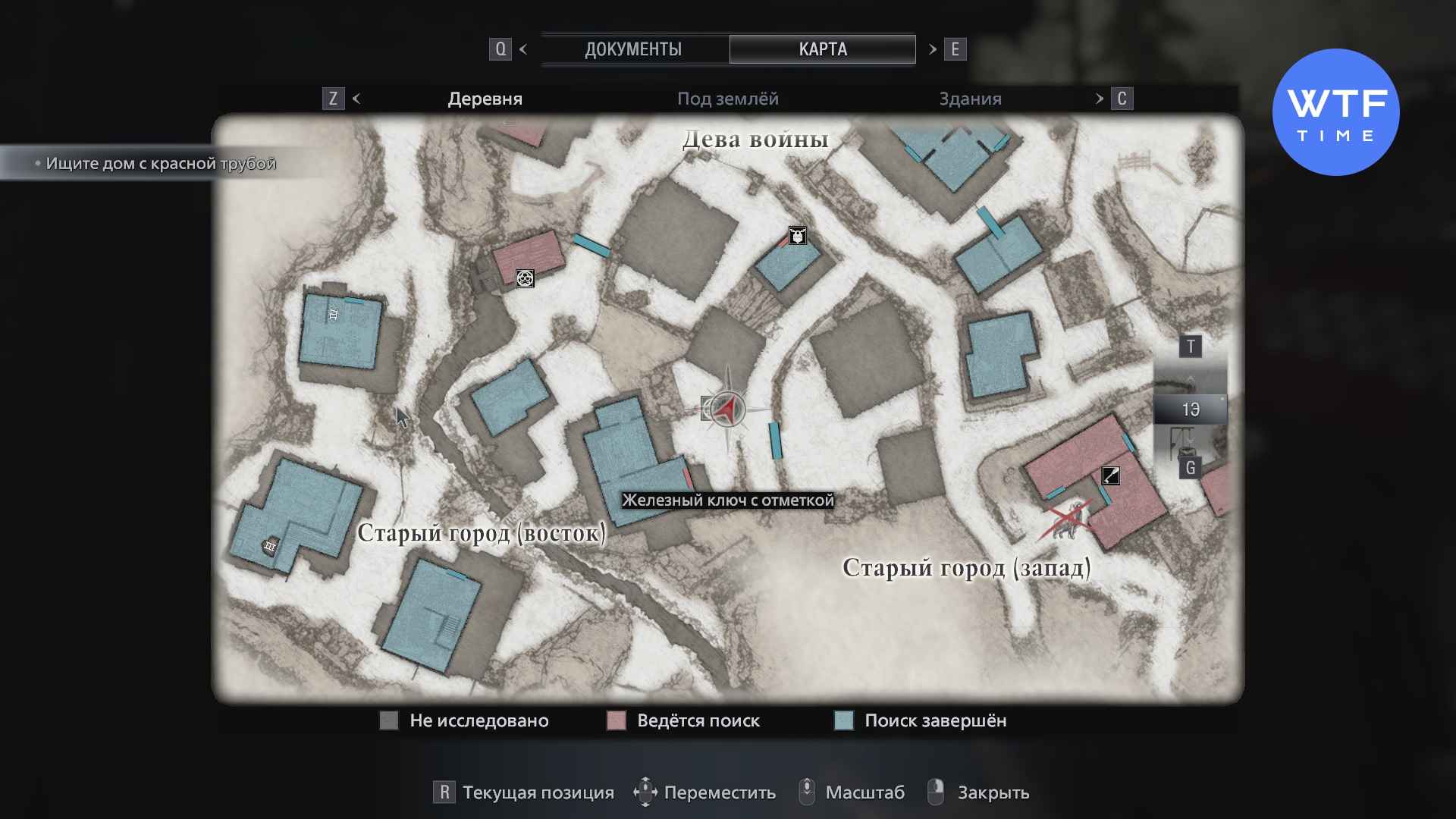
Task: Select the goat head map marker
Action: 797,236
